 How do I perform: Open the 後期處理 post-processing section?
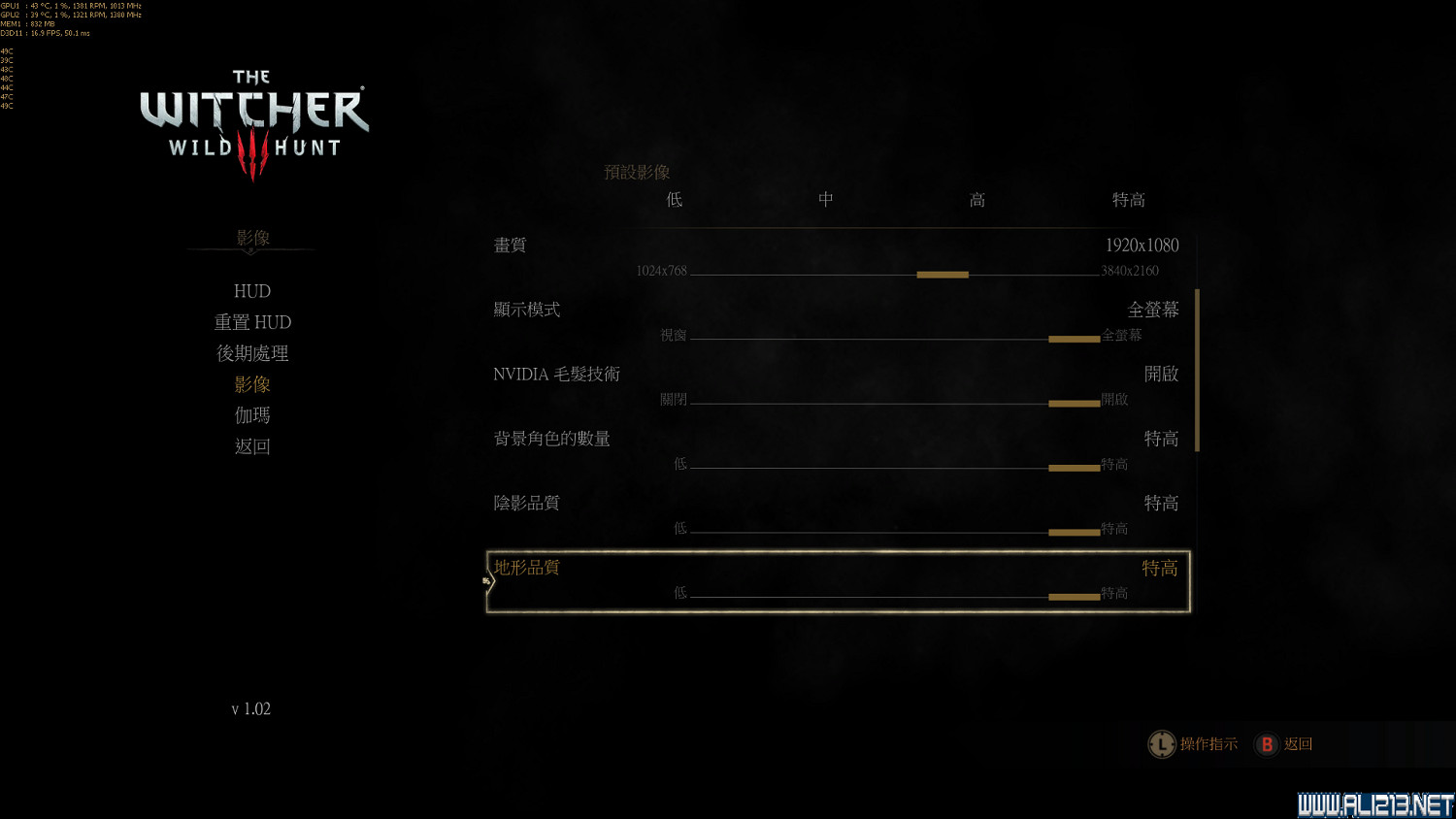(252, 353)
